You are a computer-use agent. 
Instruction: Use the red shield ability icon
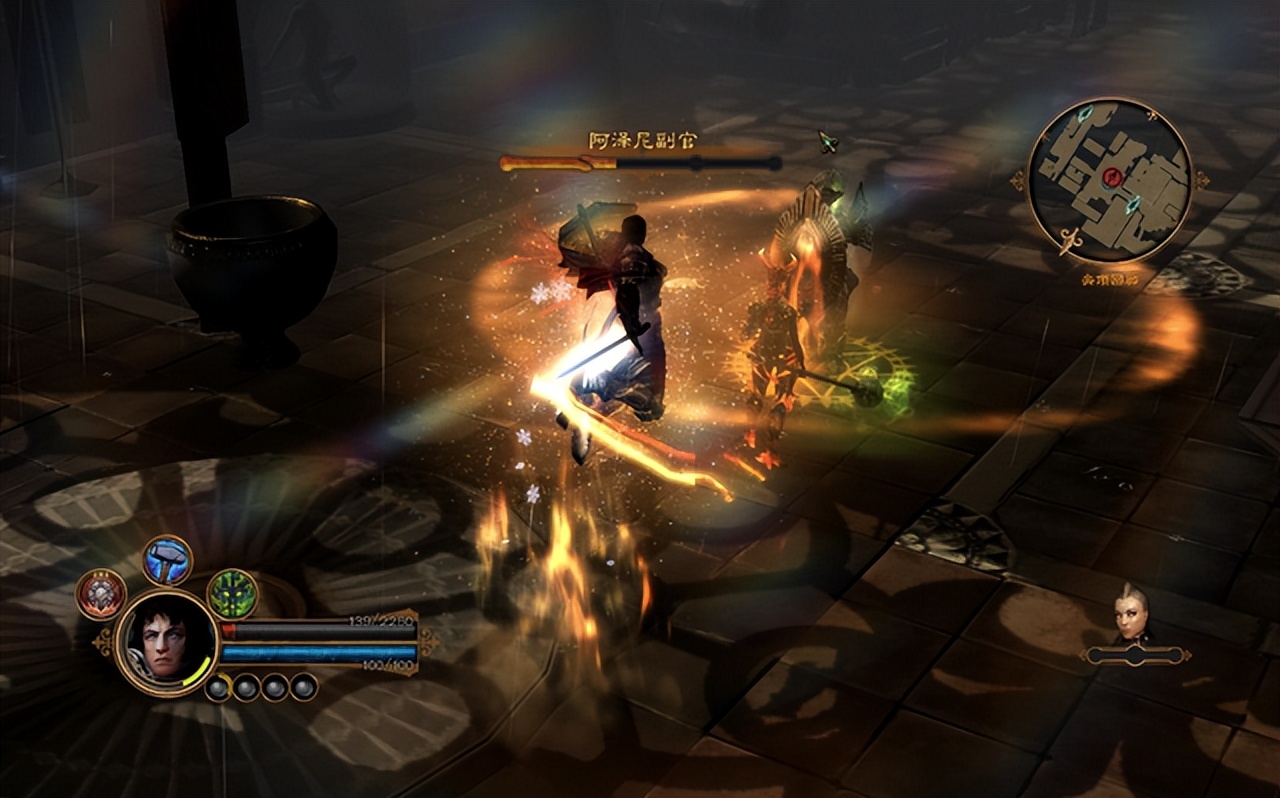101,594
